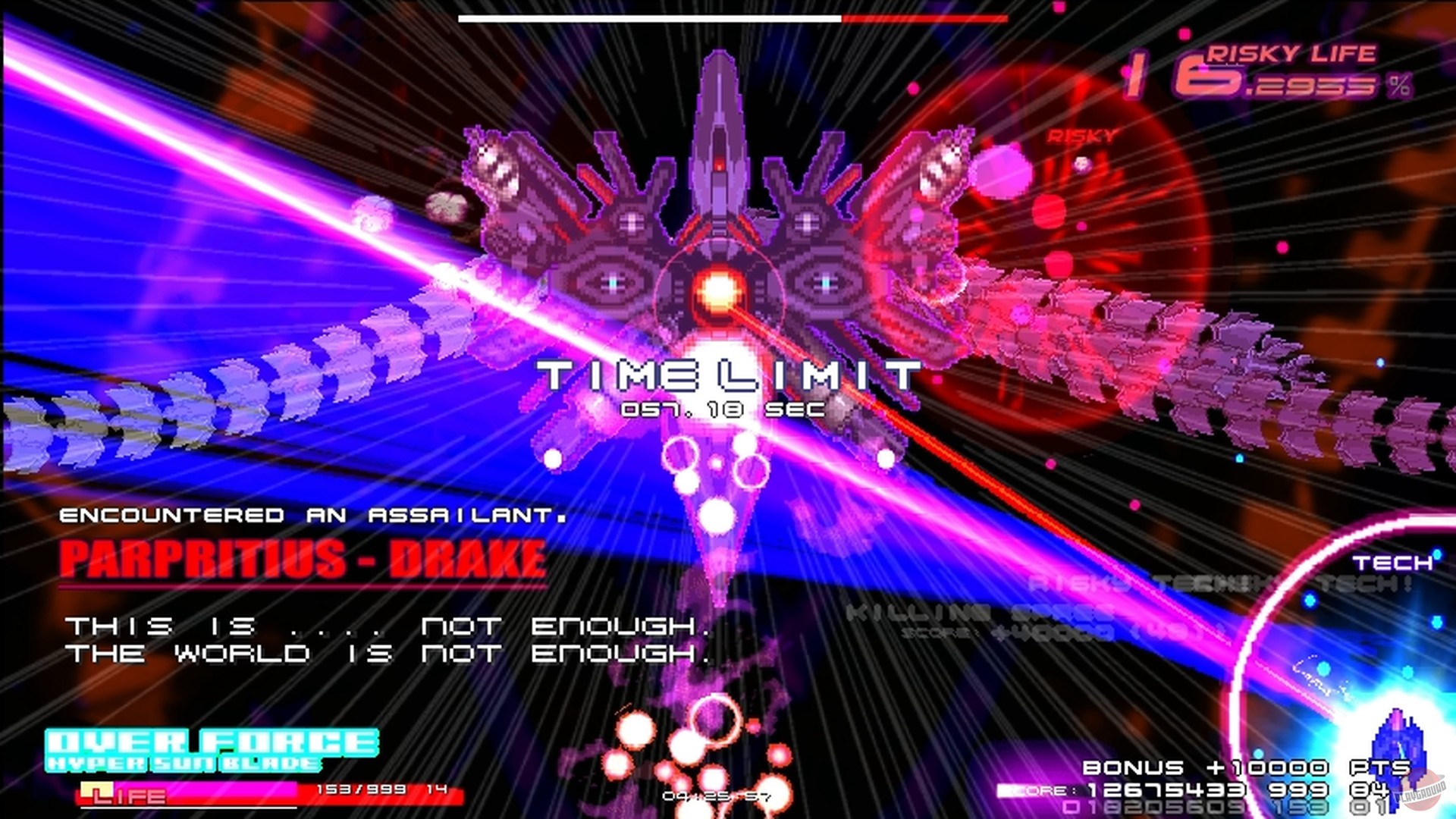Click the RISKY indicator icon
The height and width of the screenshot is (819, 1456).
point(1079,138)
